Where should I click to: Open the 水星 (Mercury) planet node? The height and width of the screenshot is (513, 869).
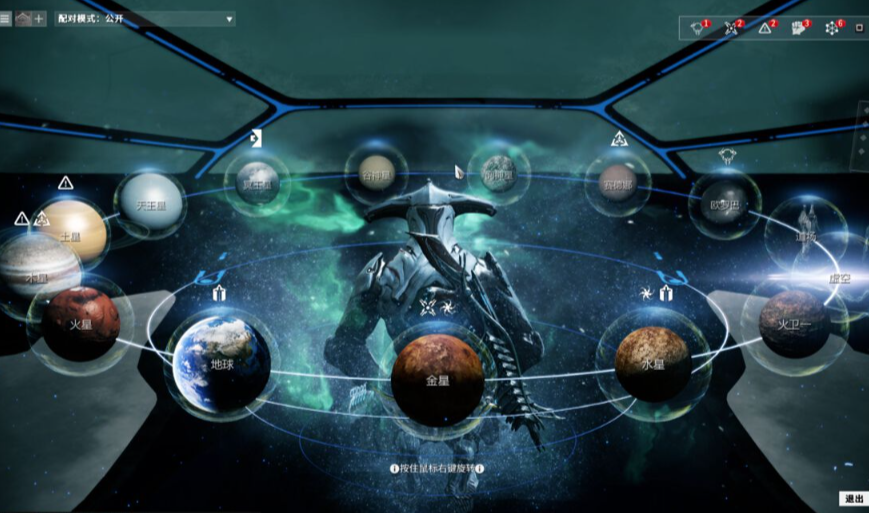(652, 361)
